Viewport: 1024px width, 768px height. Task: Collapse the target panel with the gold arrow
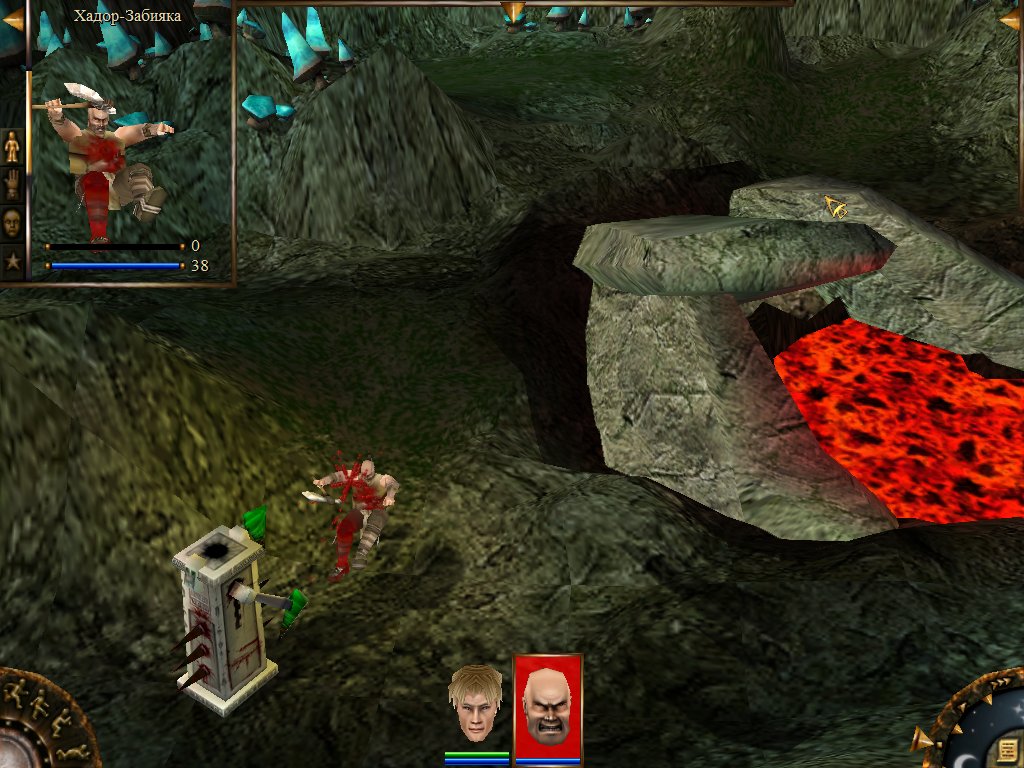tap(12, 18)
